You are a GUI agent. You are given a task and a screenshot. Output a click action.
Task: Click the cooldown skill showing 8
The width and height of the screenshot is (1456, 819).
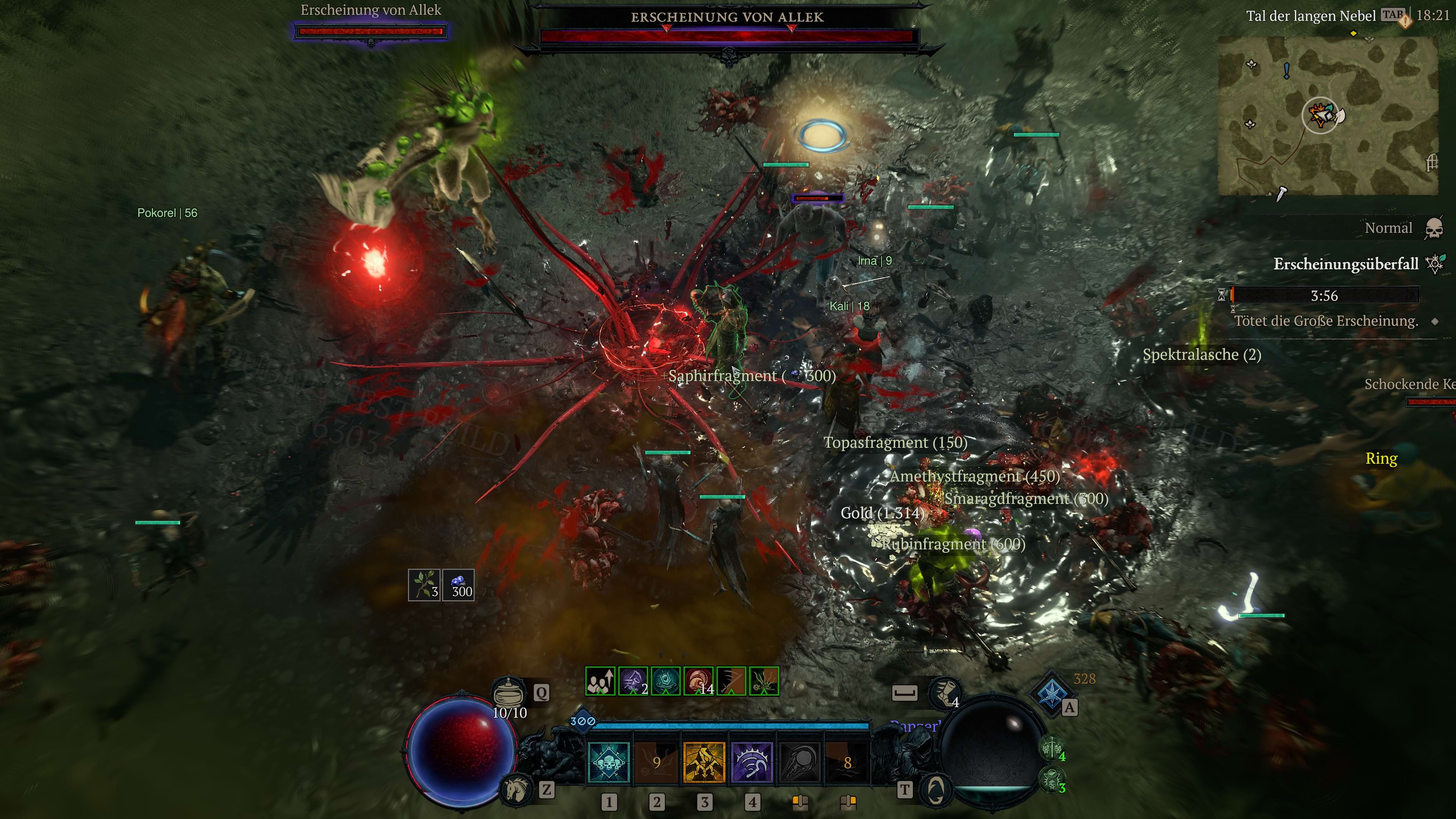point(847,763)
